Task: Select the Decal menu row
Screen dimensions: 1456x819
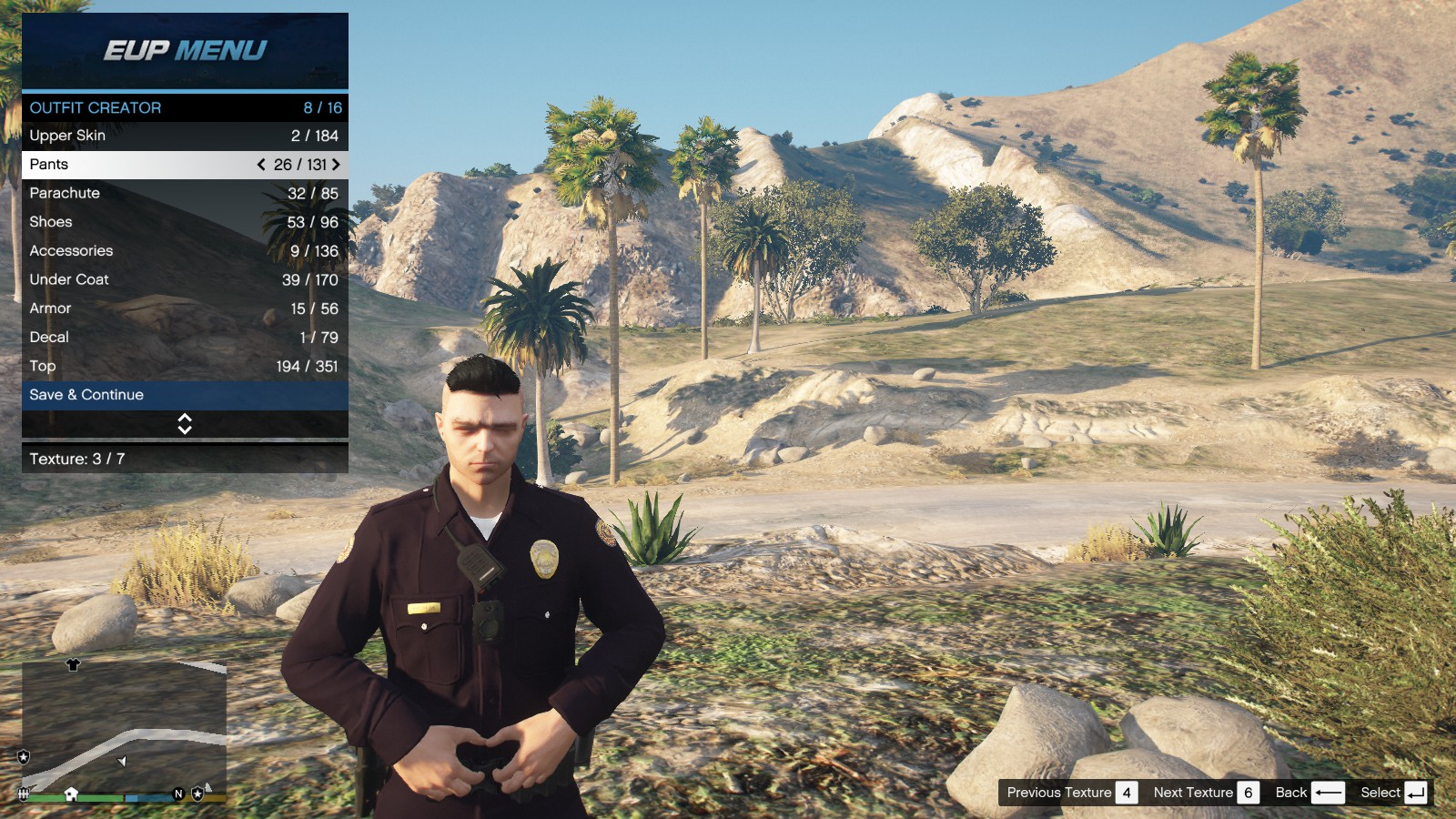Action: tap(185, 338)
